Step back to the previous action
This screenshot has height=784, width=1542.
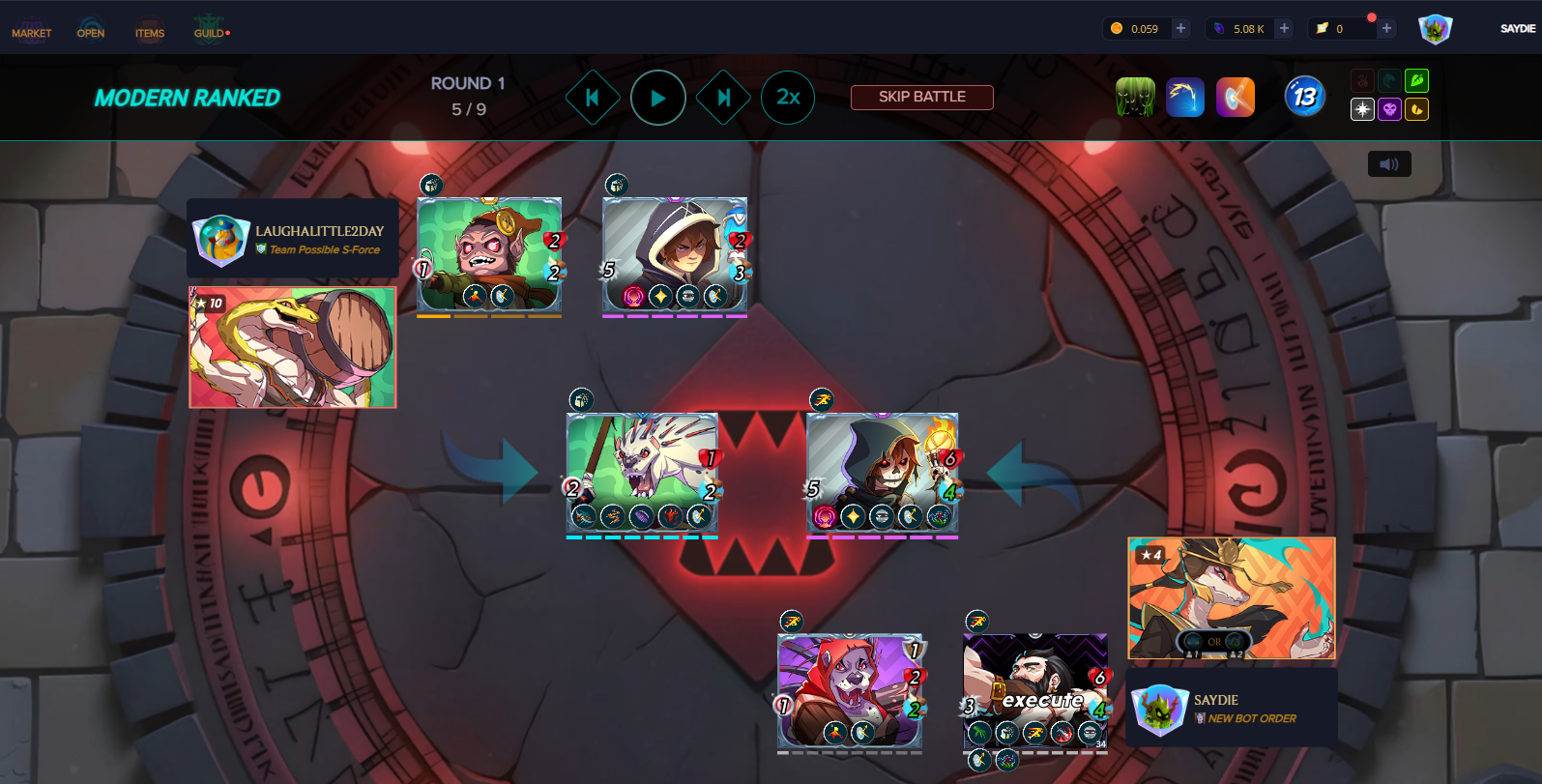592,98
